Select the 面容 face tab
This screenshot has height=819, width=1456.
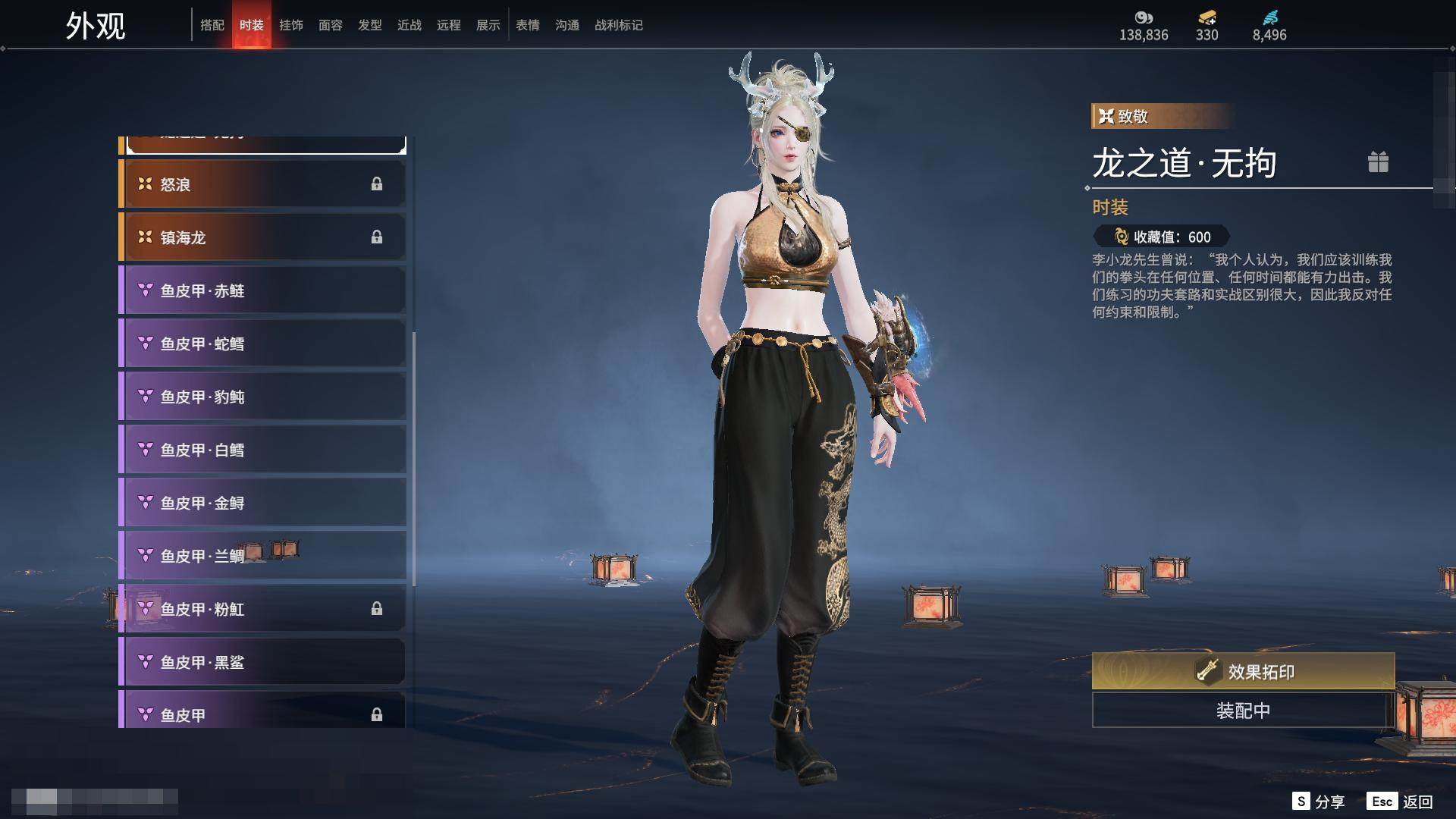[331, 25]
